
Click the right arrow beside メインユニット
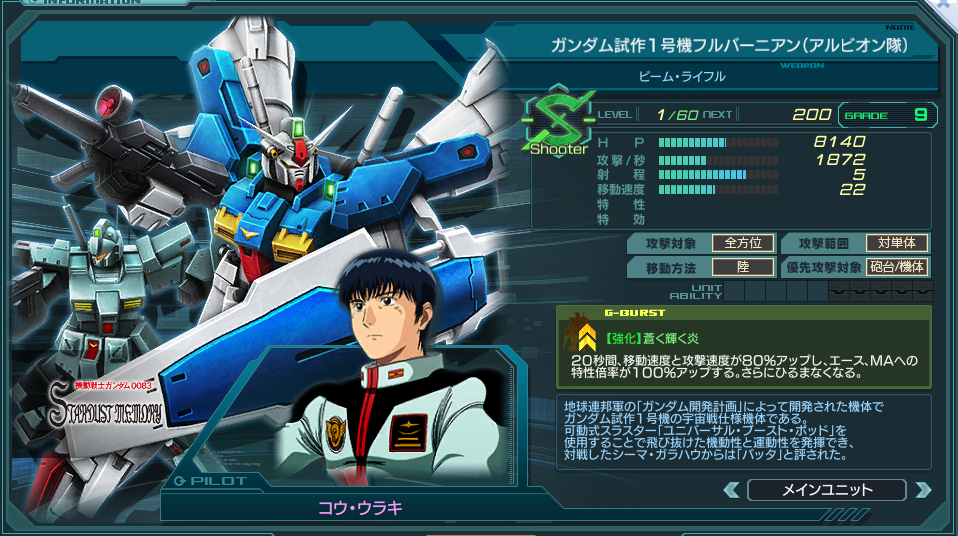click(x=923, y=490)
